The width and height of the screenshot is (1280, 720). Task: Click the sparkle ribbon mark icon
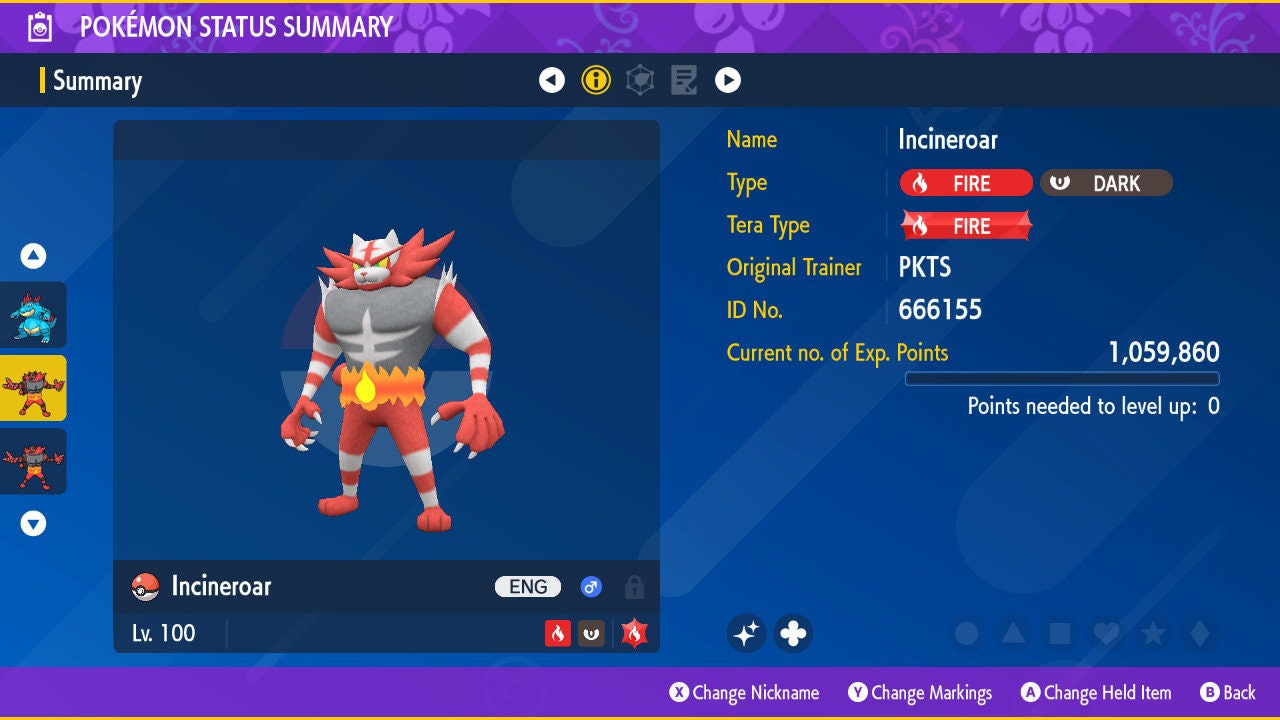[746, 633]
